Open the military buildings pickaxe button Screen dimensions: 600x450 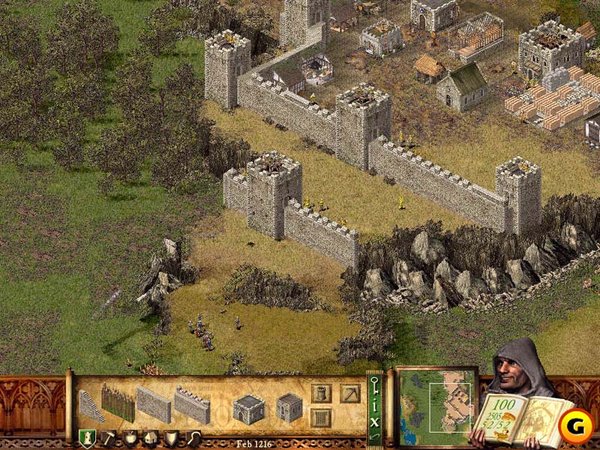point(348,392)
